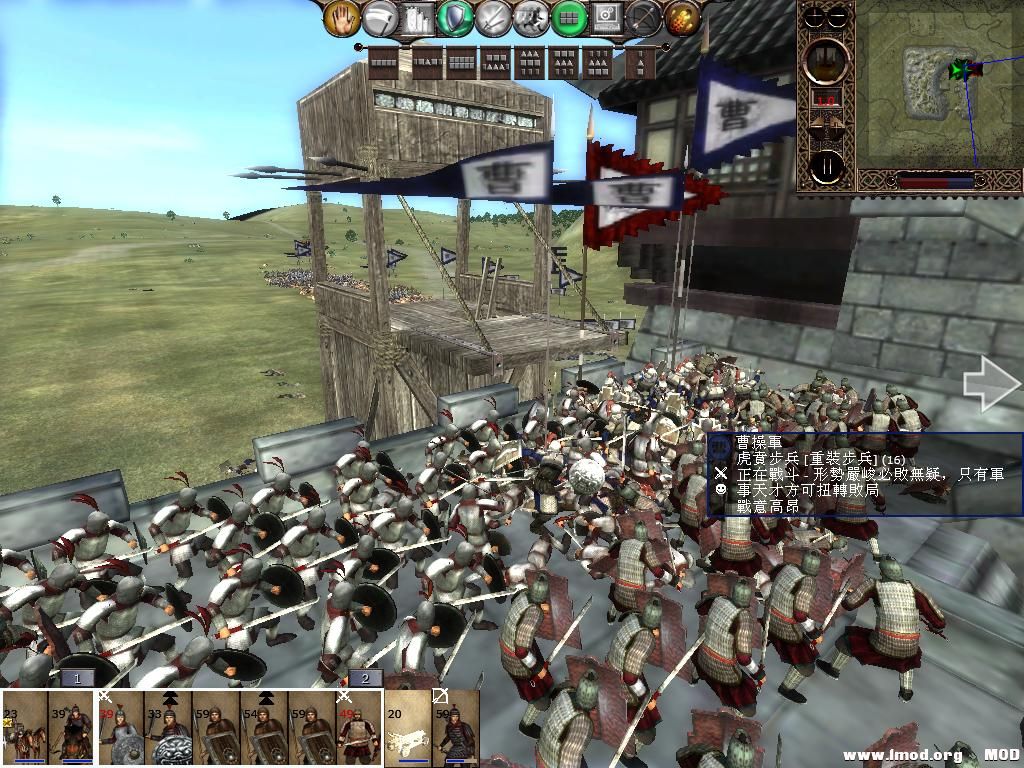
Task: Toggle the green group formation button
Action: click(569, 17)
